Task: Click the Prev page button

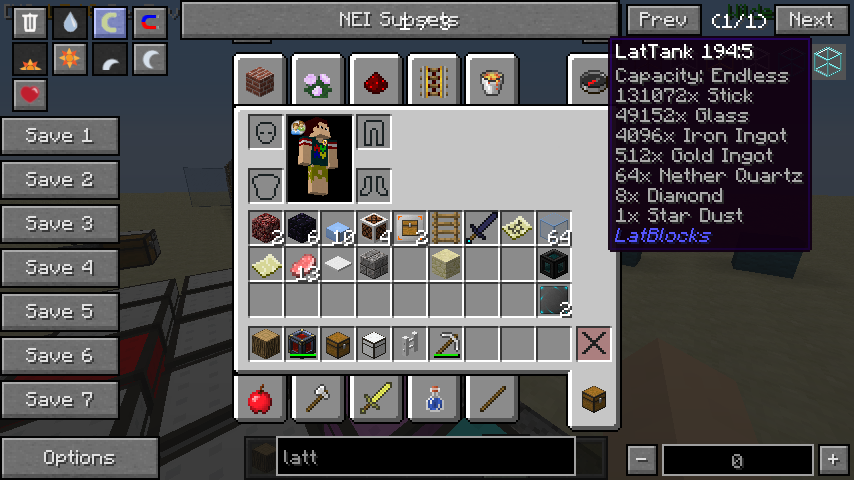Action: click(663, 20)
